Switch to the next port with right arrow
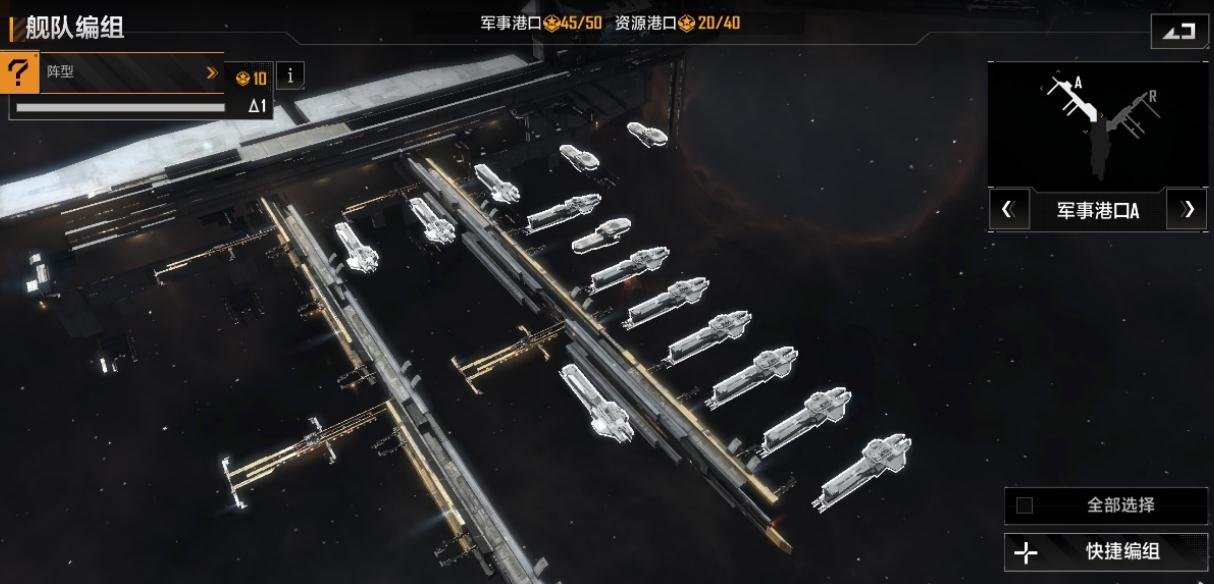 point(1188,210)
